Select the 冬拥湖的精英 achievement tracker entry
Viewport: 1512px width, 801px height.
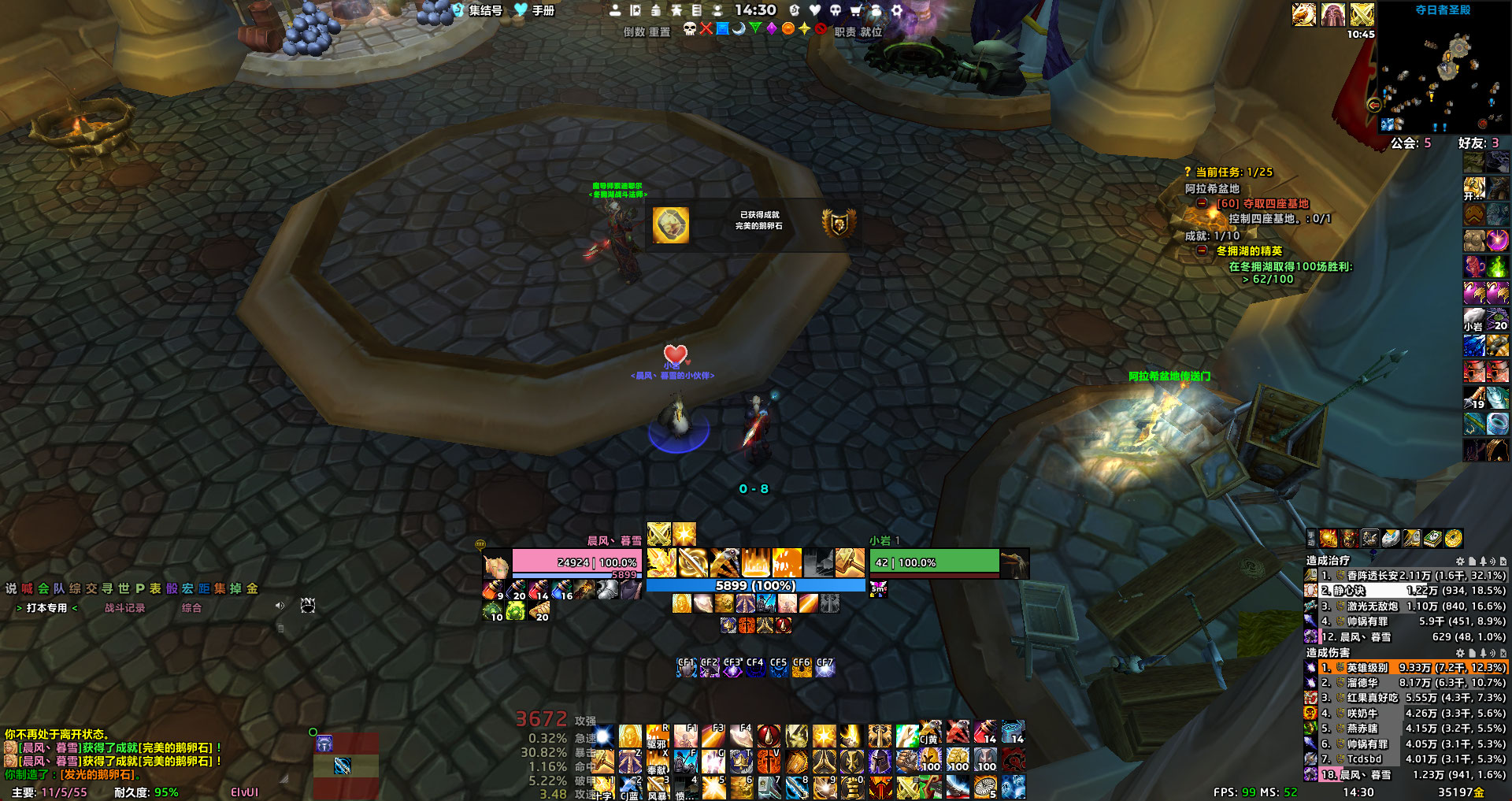pyautogui.click(x=1249, y=250)
